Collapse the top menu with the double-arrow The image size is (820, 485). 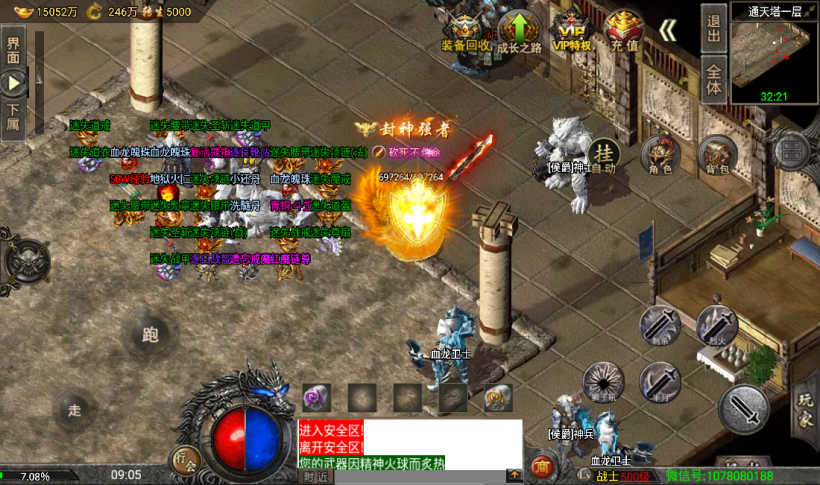[668, 30]
